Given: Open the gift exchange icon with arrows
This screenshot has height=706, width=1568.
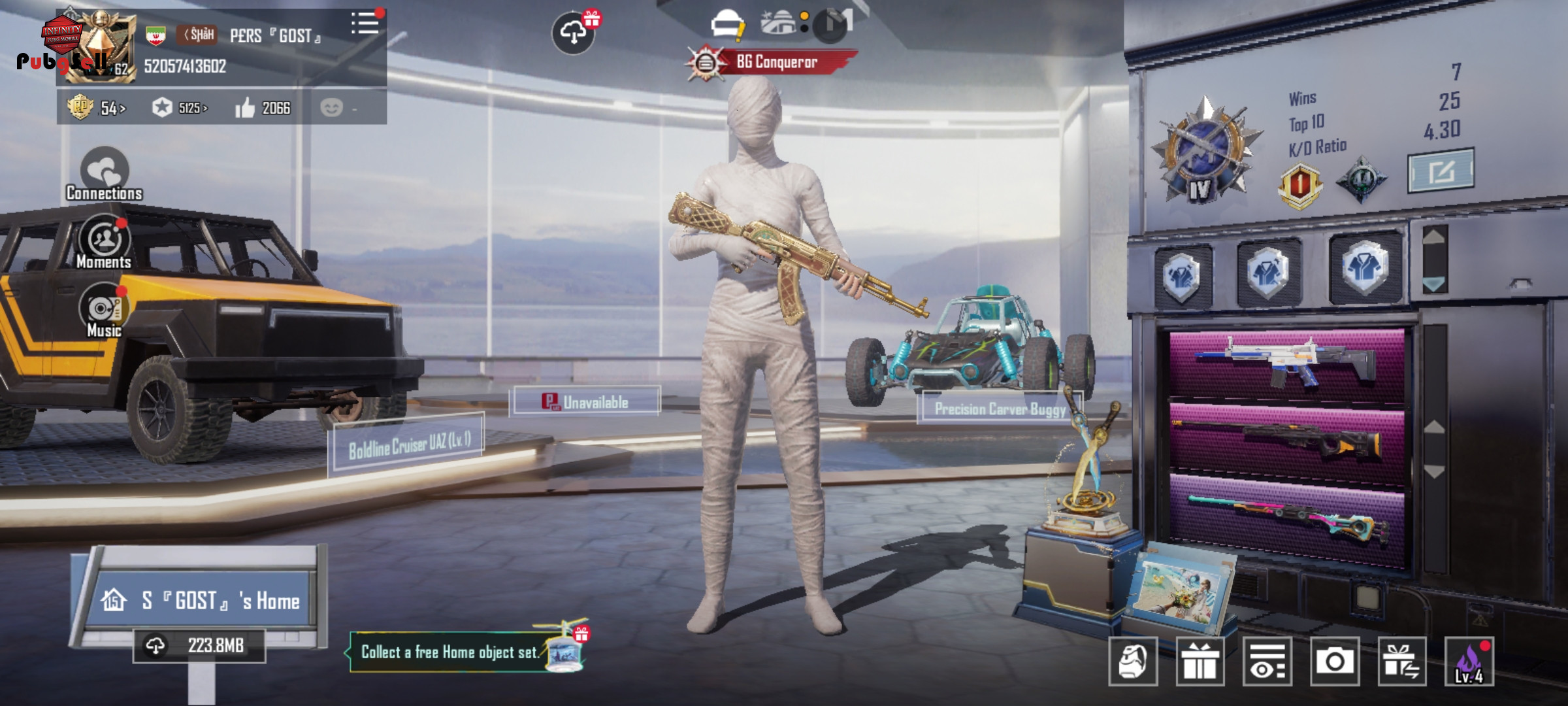Looking at the screenshot, I should [x=1401, y=661].
